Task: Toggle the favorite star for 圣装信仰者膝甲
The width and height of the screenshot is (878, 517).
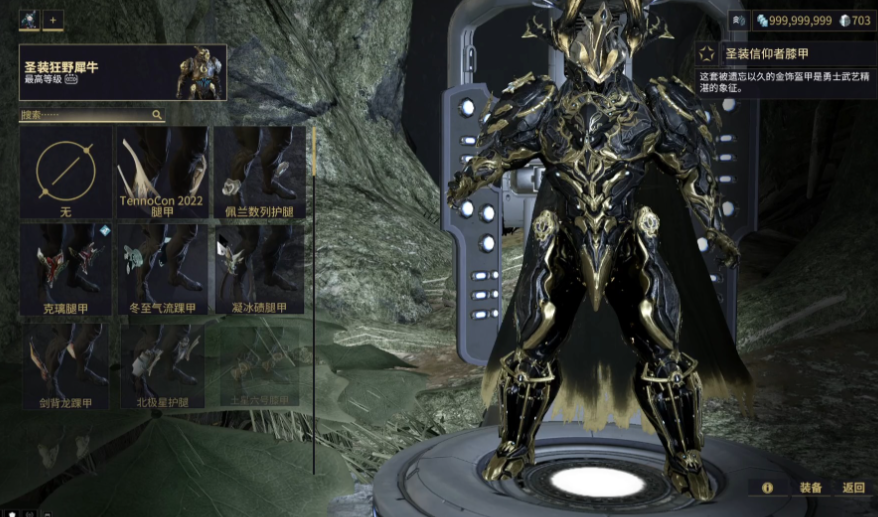Action: 706,54
